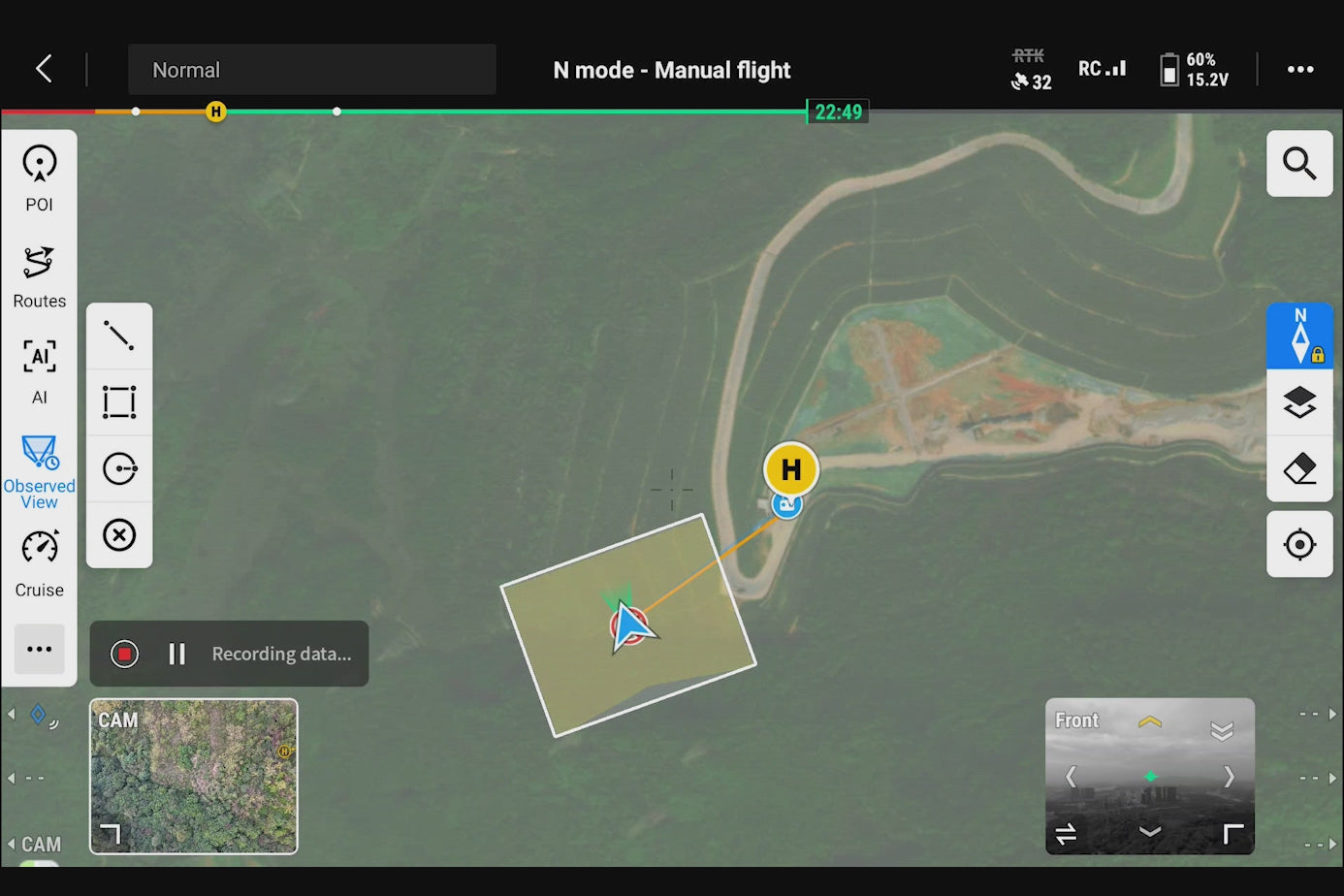Expand the sidebar's three-dot more options
Viewport: 1344px width, 896px height.
click(x=40, y=649)
